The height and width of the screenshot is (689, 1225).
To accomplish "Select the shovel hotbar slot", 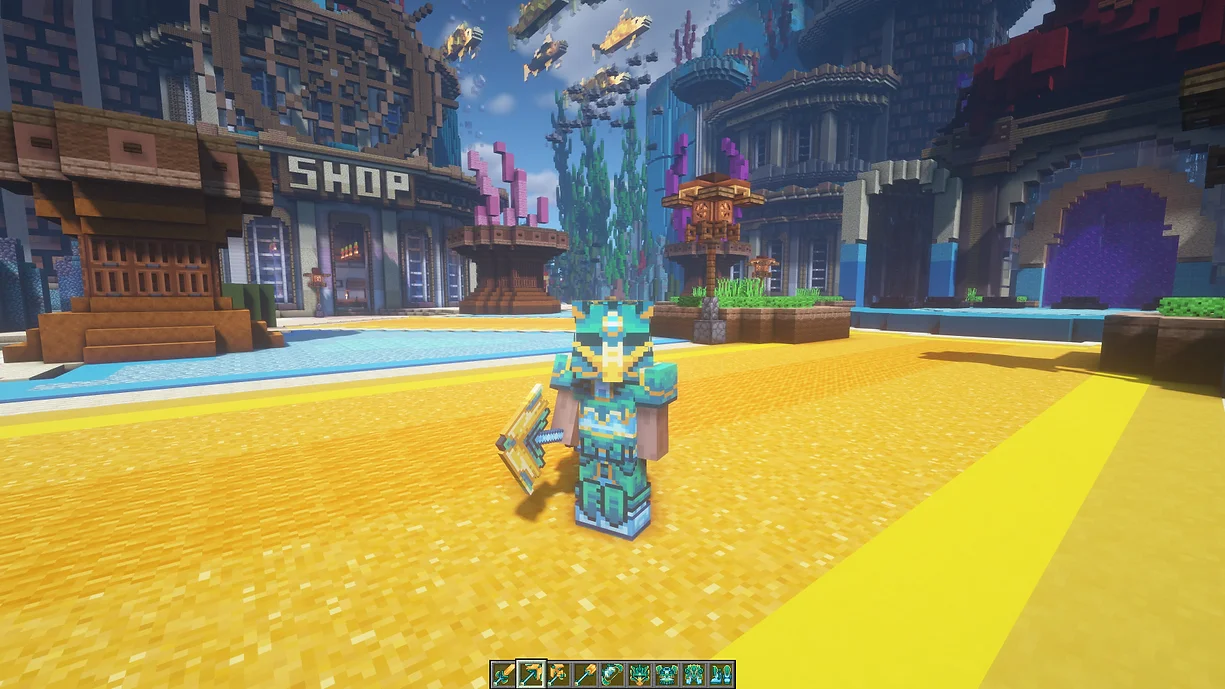I will [584, 674].
